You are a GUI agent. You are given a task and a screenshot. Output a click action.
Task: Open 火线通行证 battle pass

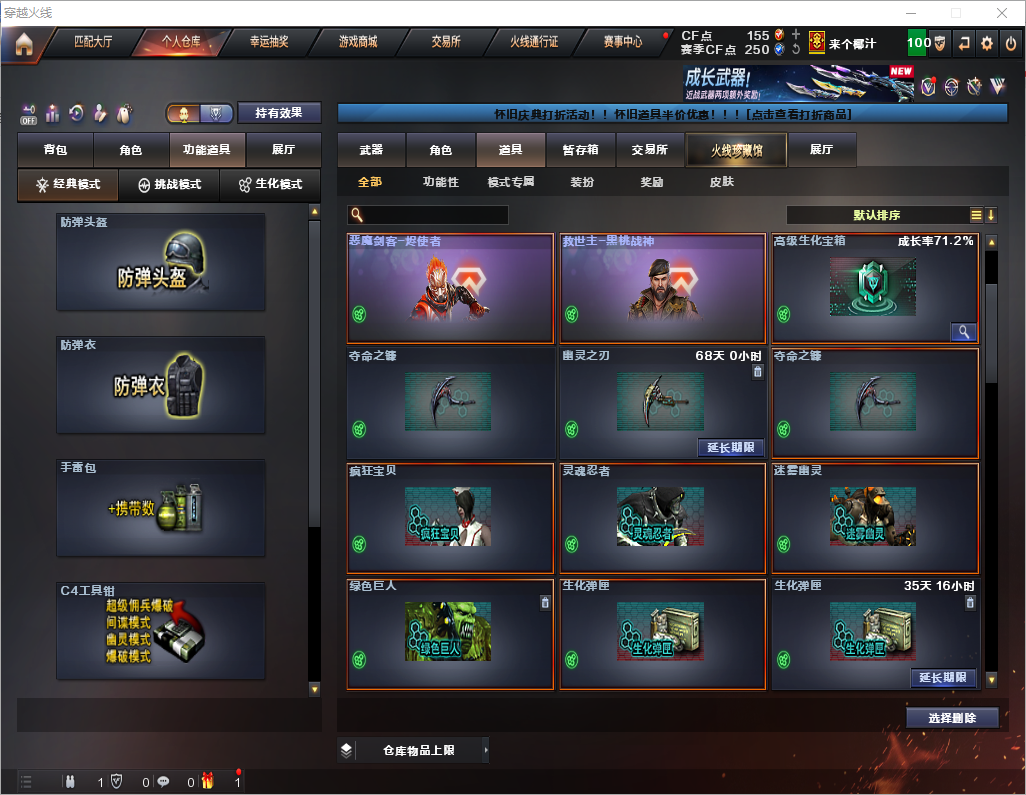pos(534,42)
